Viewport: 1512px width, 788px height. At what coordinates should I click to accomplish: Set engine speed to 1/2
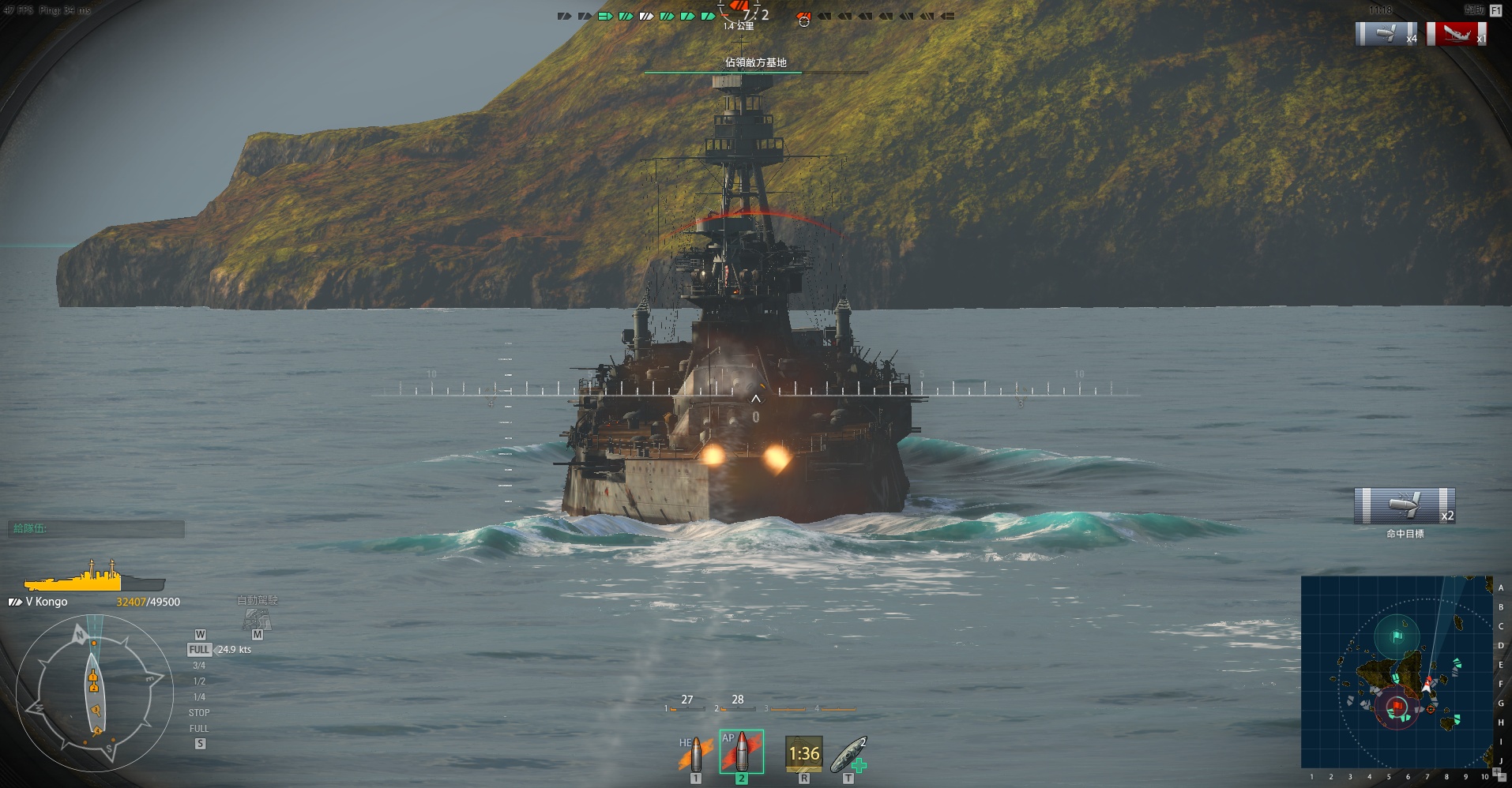pyautogui.click(x=199, y=681)
